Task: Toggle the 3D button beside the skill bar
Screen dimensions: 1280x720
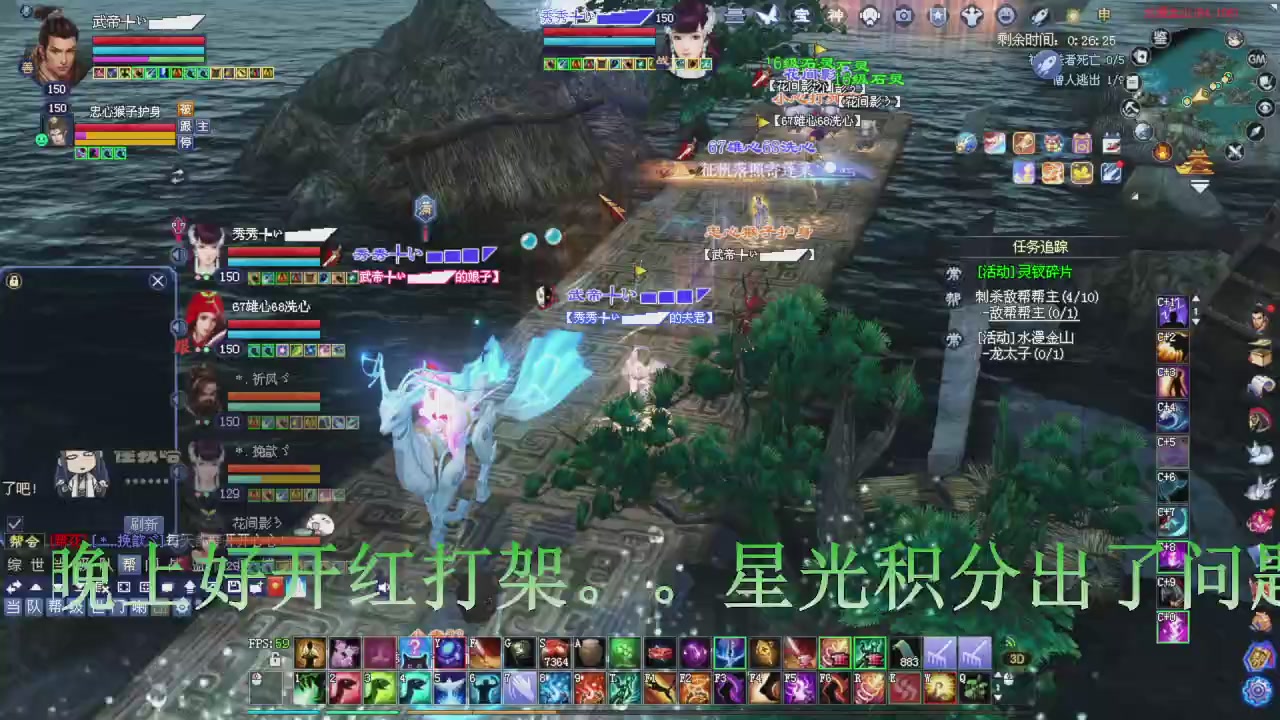Action: [1017, 658]
